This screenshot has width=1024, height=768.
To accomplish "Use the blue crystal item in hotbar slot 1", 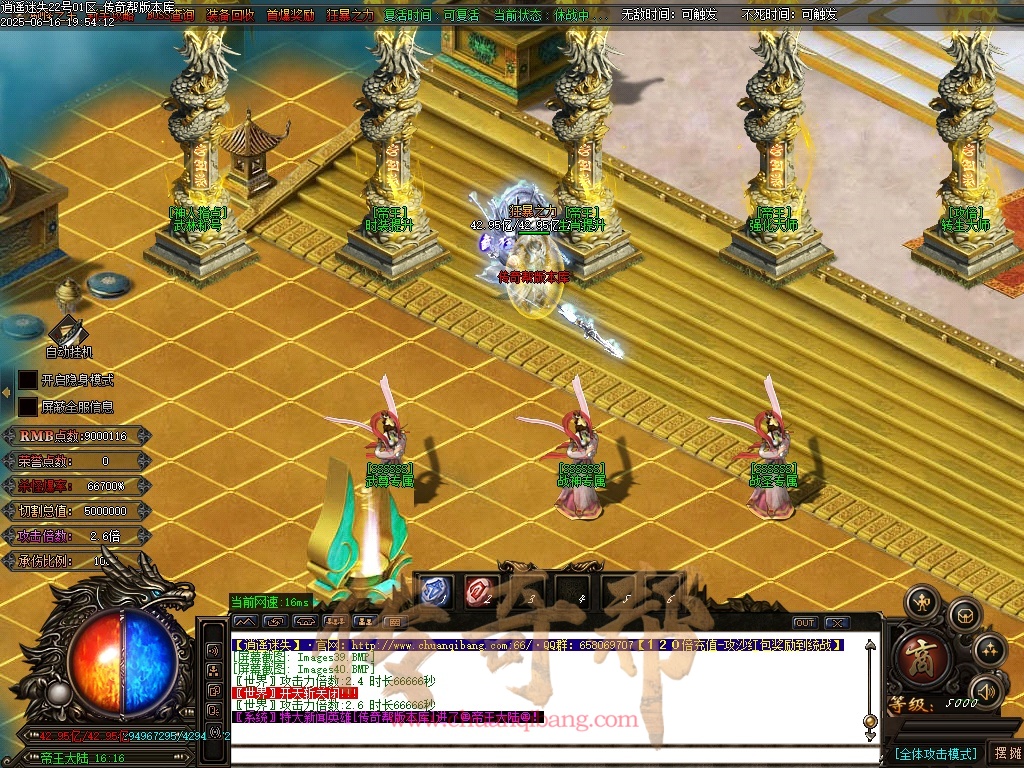I will [x=434, y=591].
